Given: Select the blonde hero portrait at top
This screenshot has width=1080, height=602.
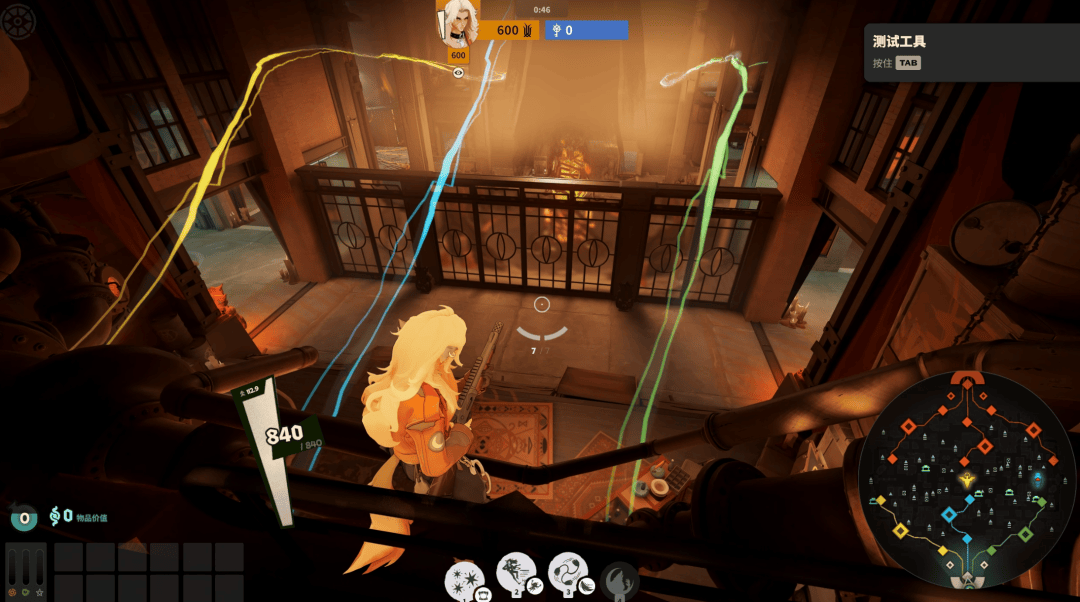Looking at the screenshot, I should 458,21.
